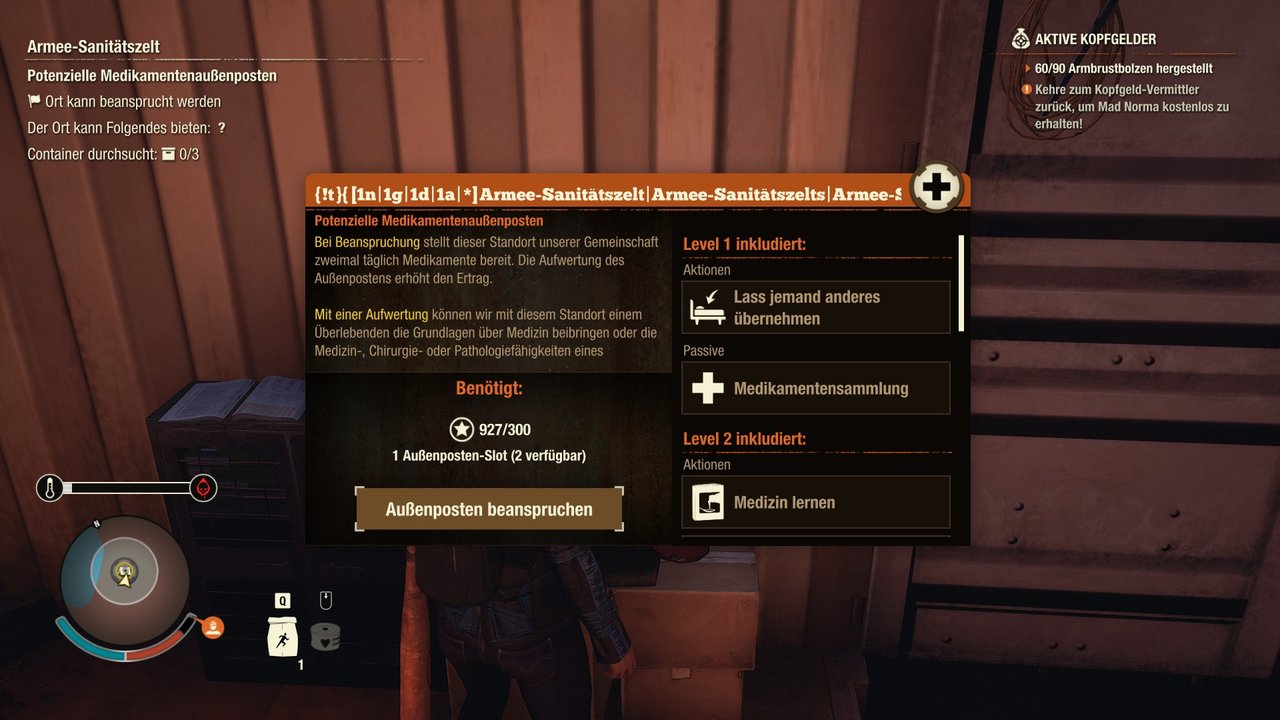Viewport: 1280px width, 720px height.
Task: Activate the Medizin lernen action
Action: (815, 502)
